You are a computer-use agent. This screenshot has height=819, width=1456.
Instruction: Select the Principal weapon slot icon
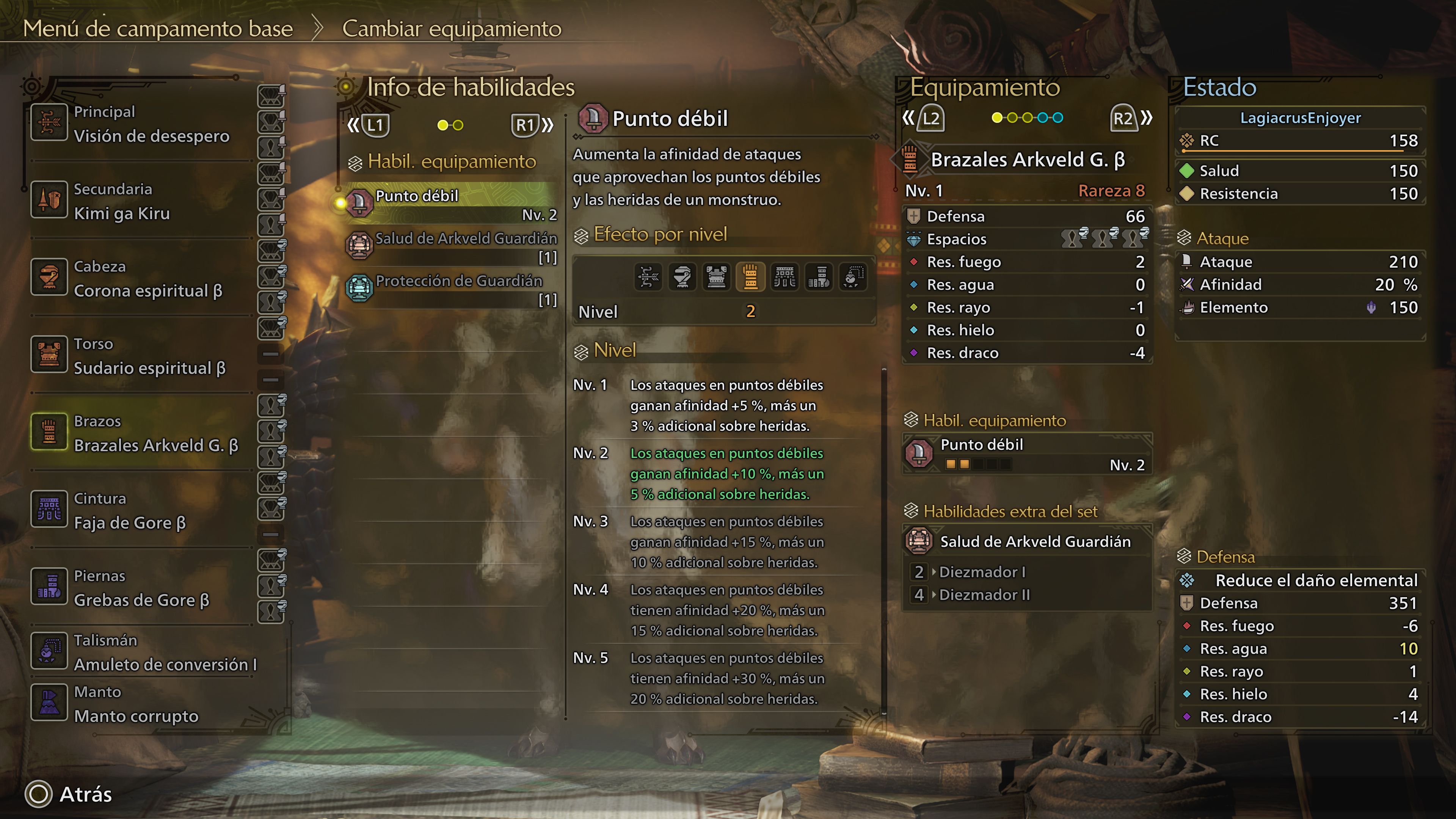coord(49,122)
